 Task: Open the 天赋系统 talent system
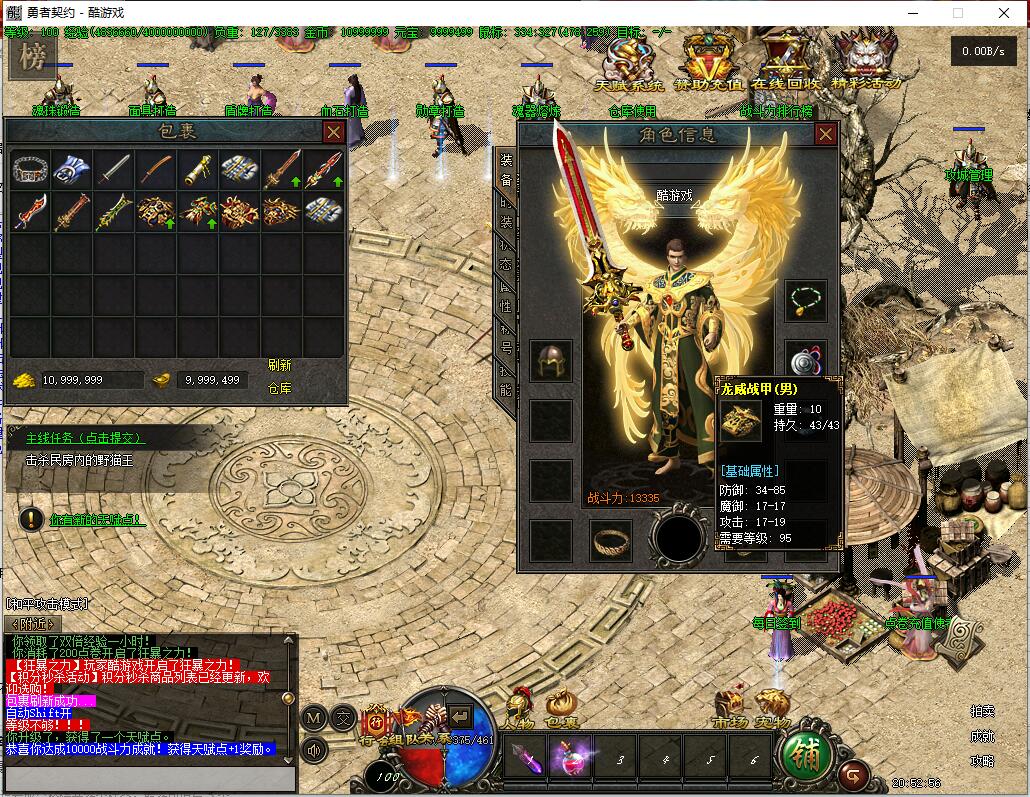click(x=629, y=60)
